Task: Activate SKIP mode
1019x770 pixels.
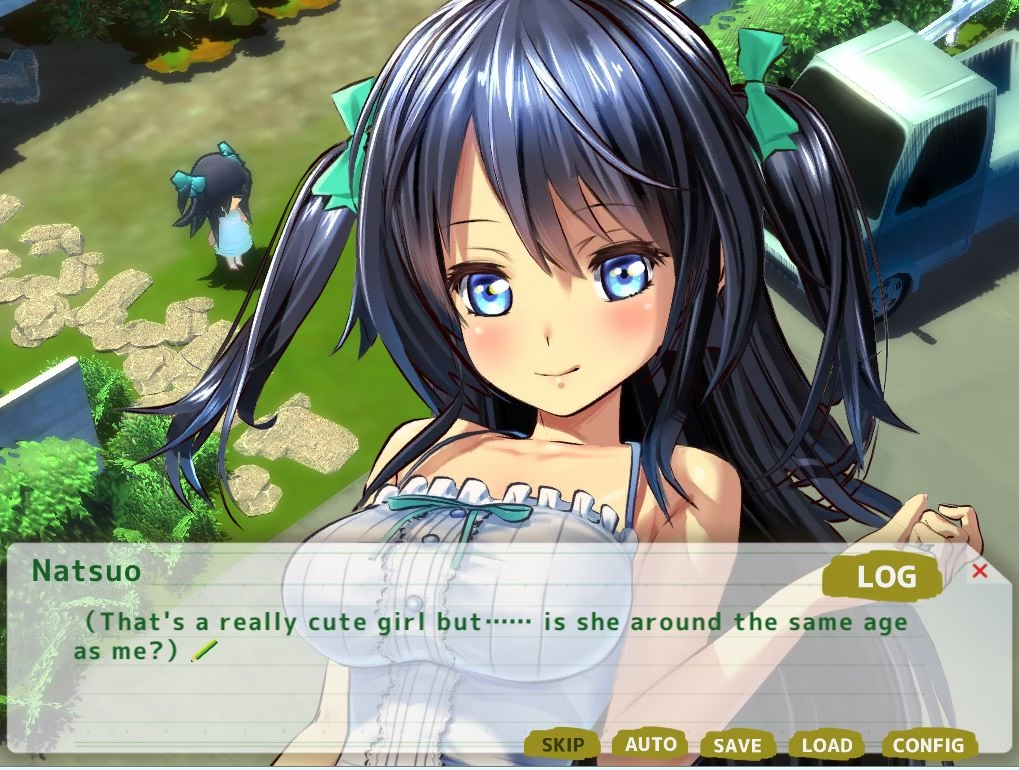Action: [x=562, y=745]
